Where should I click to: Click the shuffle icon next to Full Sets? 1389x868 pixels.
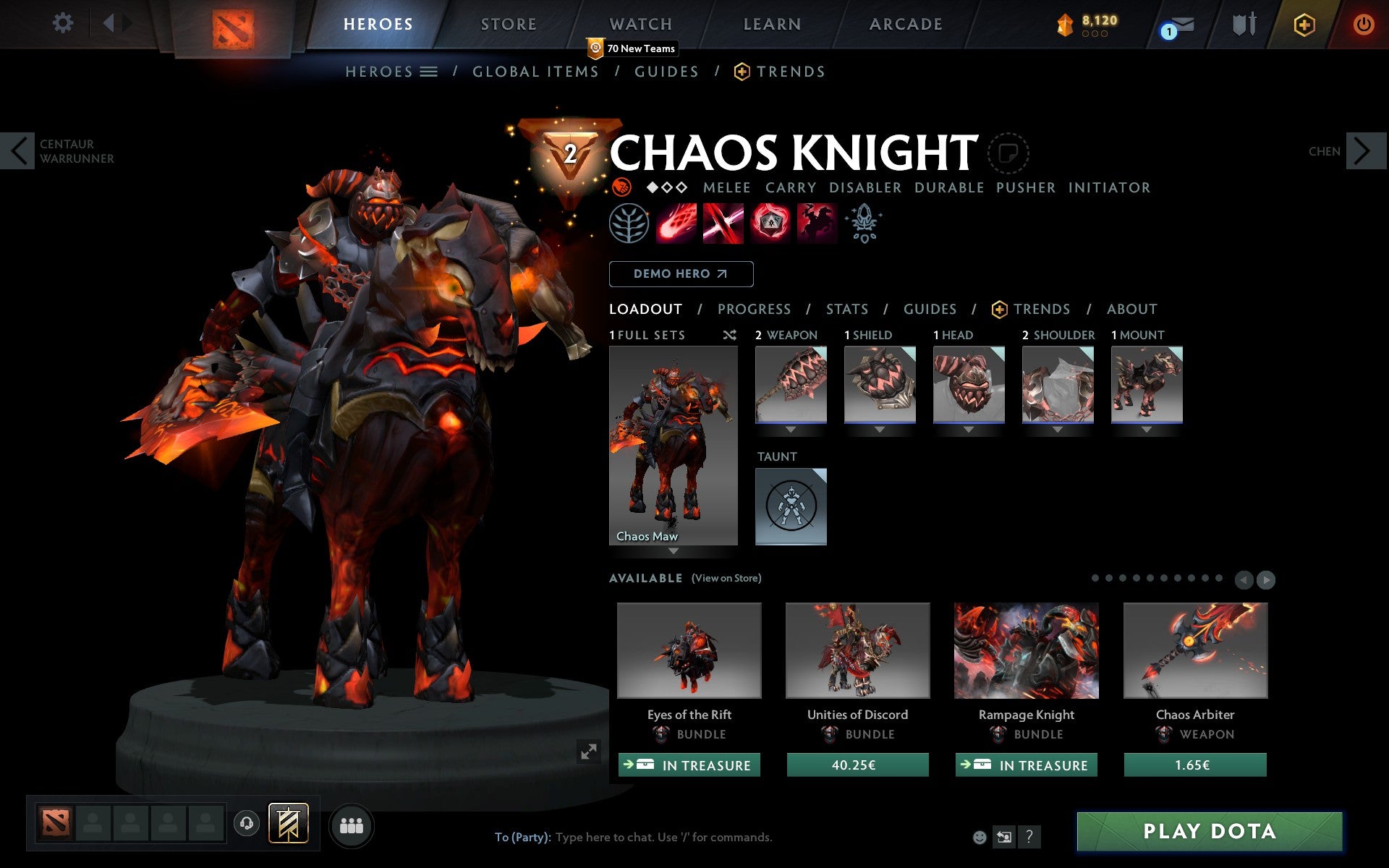(729, 335)
